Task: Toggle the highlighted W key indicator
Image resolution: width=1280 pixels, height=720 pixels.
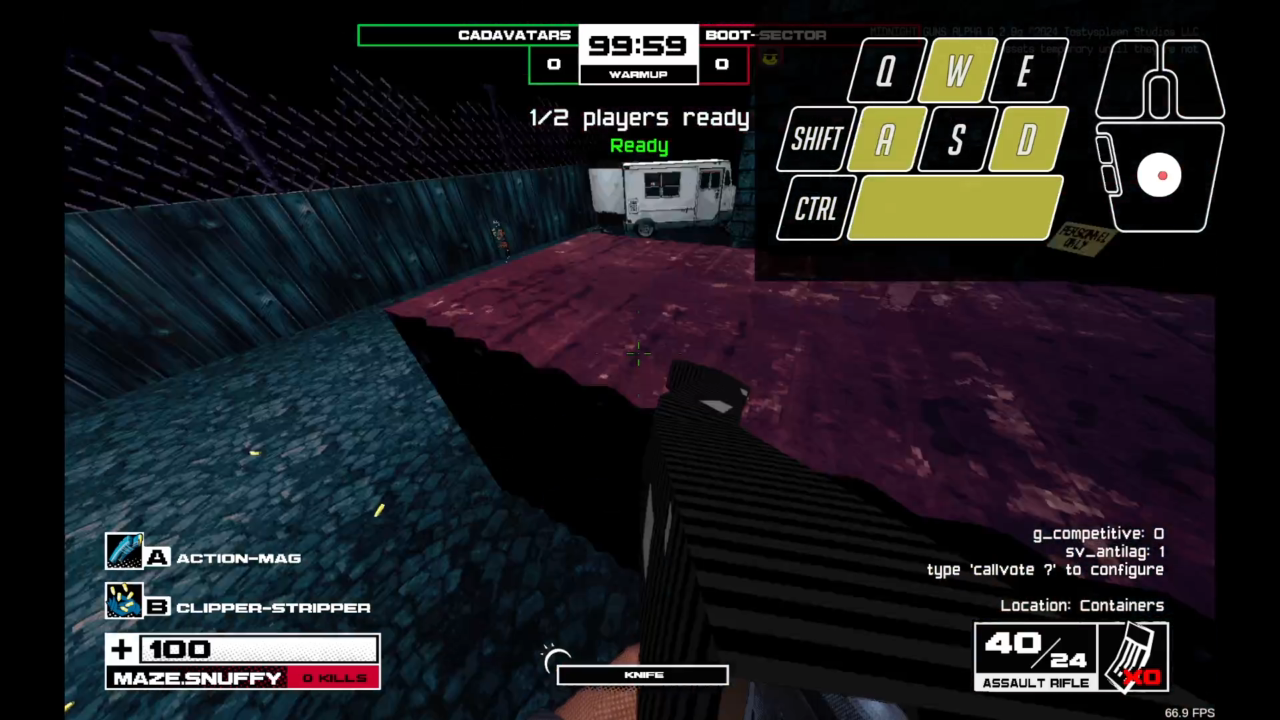Action: pyautogui.click(x=956, y=70)
